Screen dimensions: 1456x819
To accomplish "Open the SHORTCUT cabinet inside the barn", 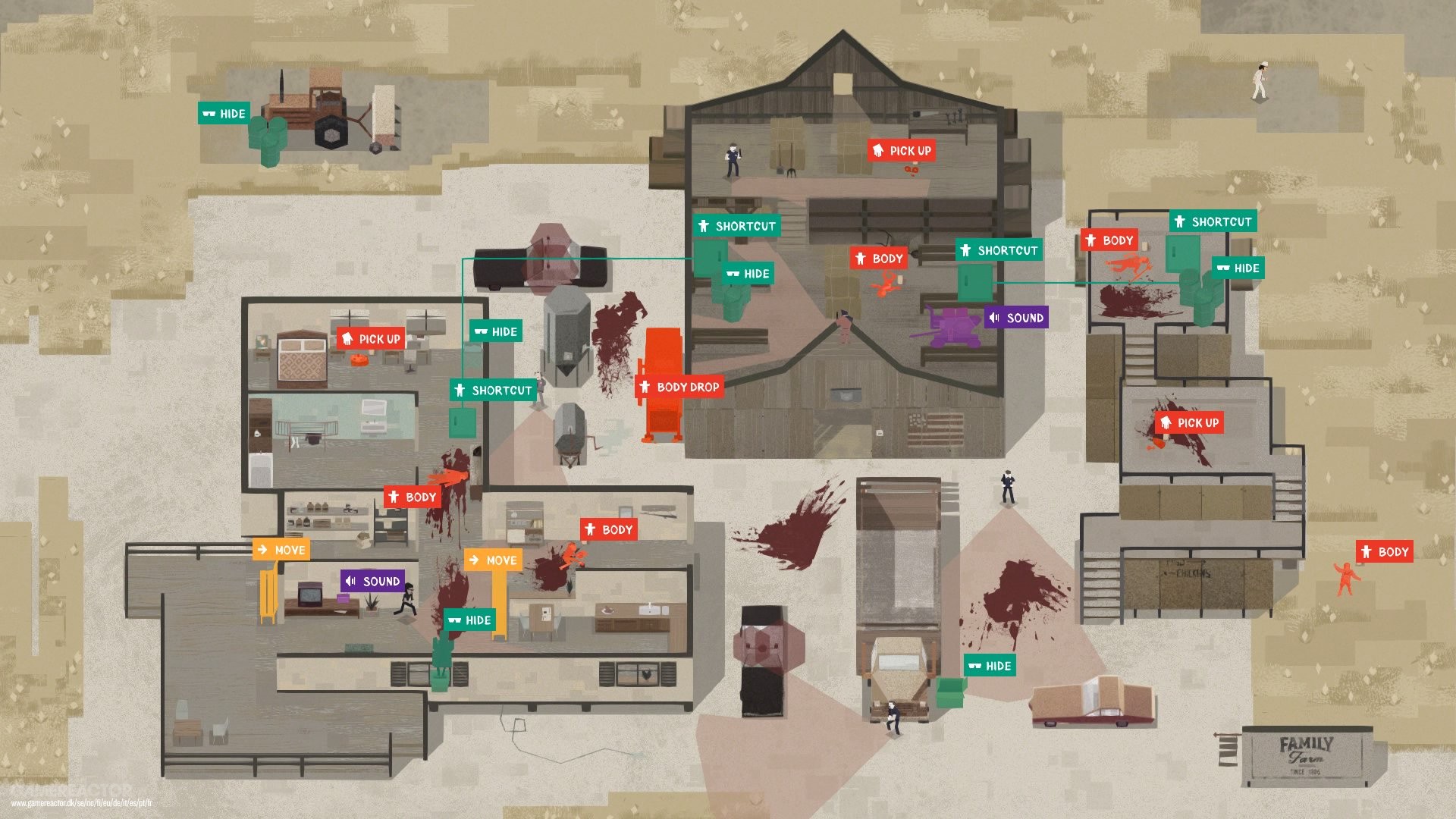I will (999, 249).
